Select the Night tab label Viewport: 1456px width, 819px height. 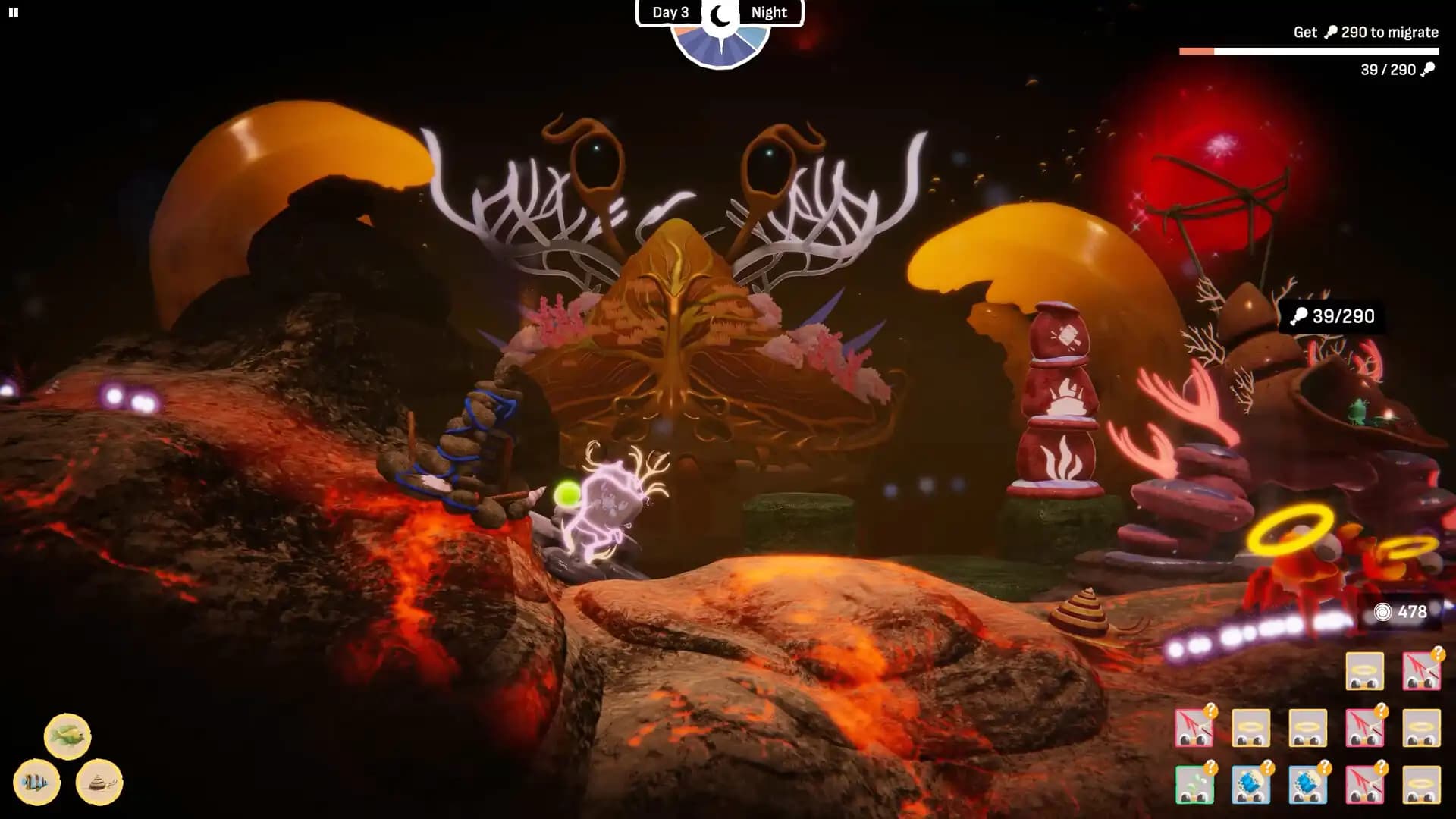(x=768, y=12)
